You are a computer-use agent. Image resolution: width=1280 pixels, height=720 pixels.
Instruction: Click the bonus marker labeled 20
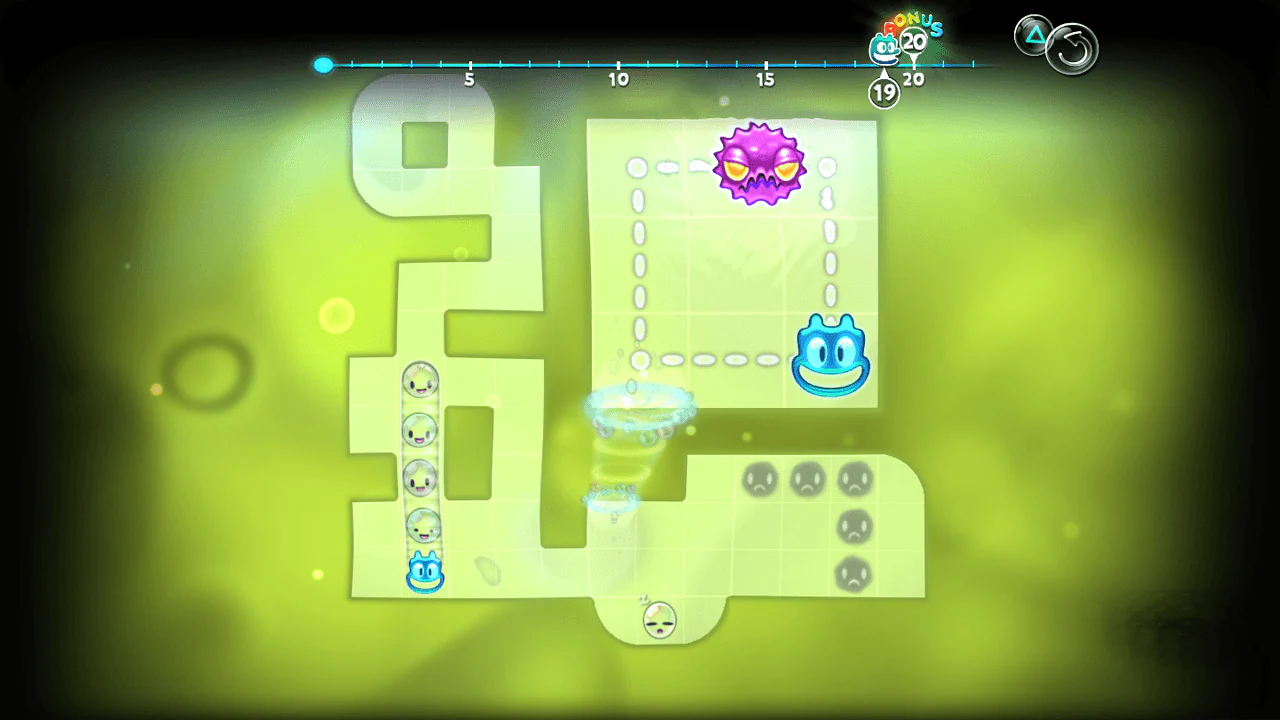(911, 41)
